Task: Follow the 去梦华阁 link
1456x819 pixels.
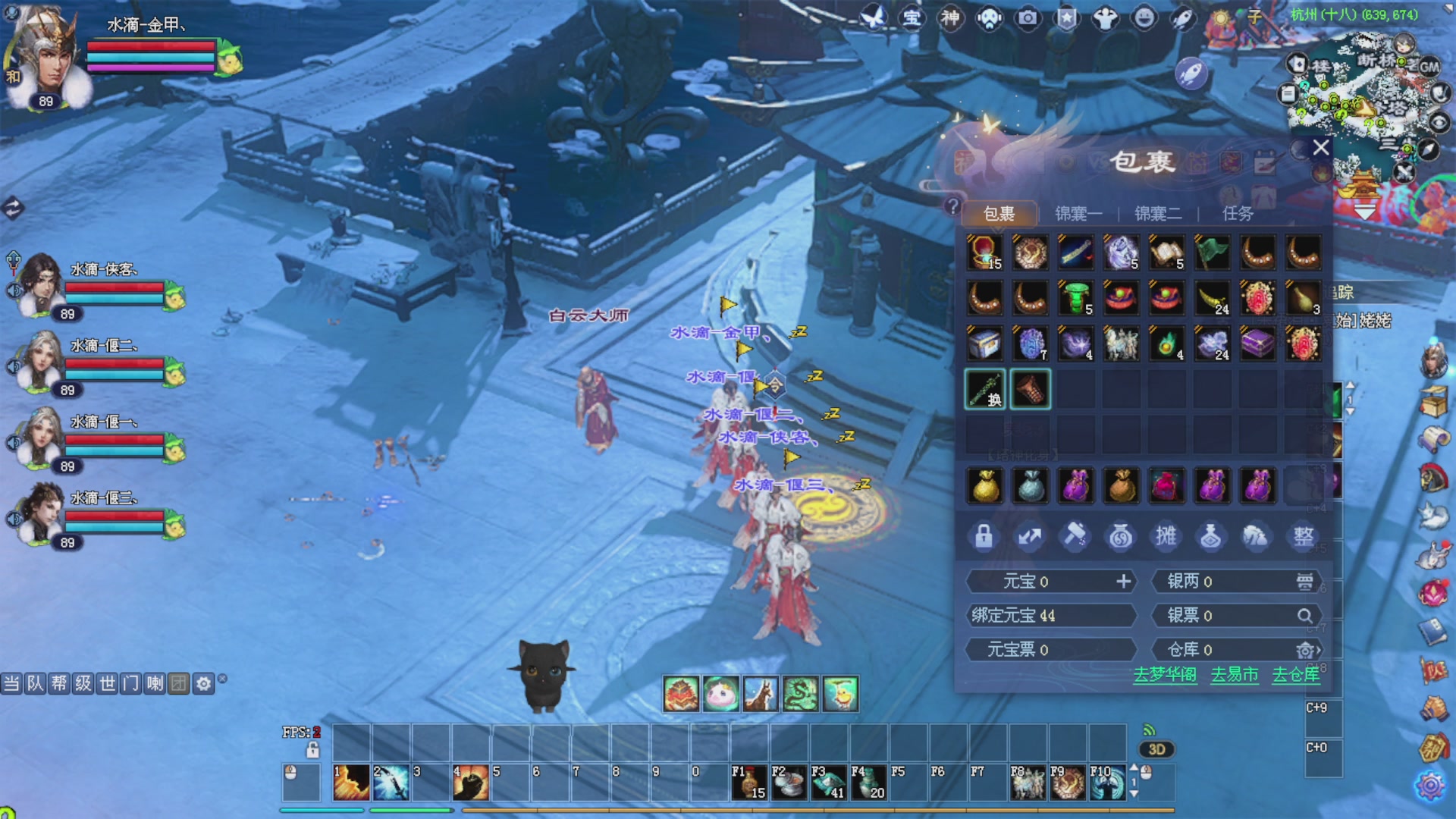Action: (x=1165, y=674)
